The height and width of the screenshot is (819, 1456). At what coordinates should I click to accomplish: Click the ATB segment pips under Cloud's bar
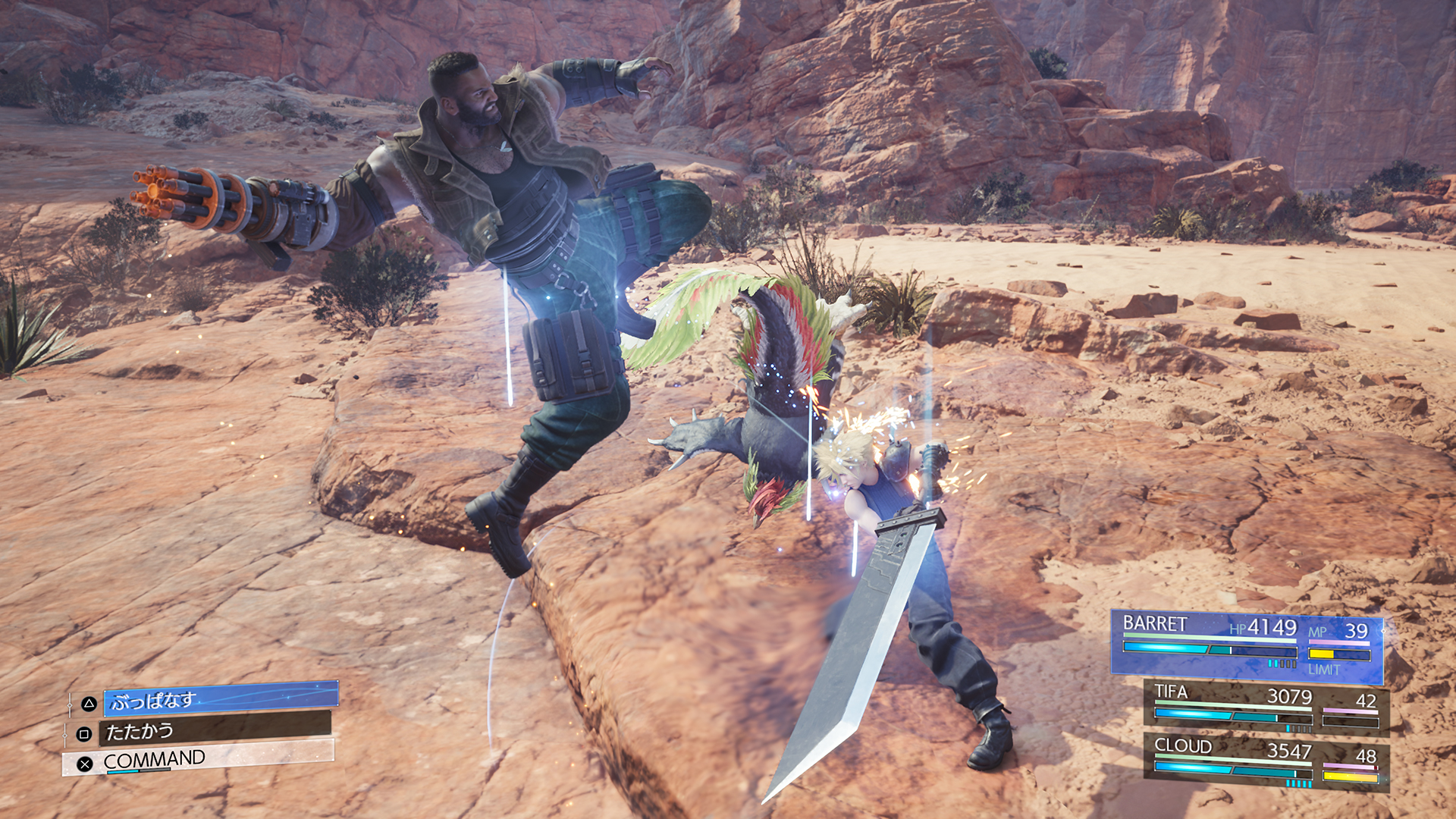[1299, 783]
